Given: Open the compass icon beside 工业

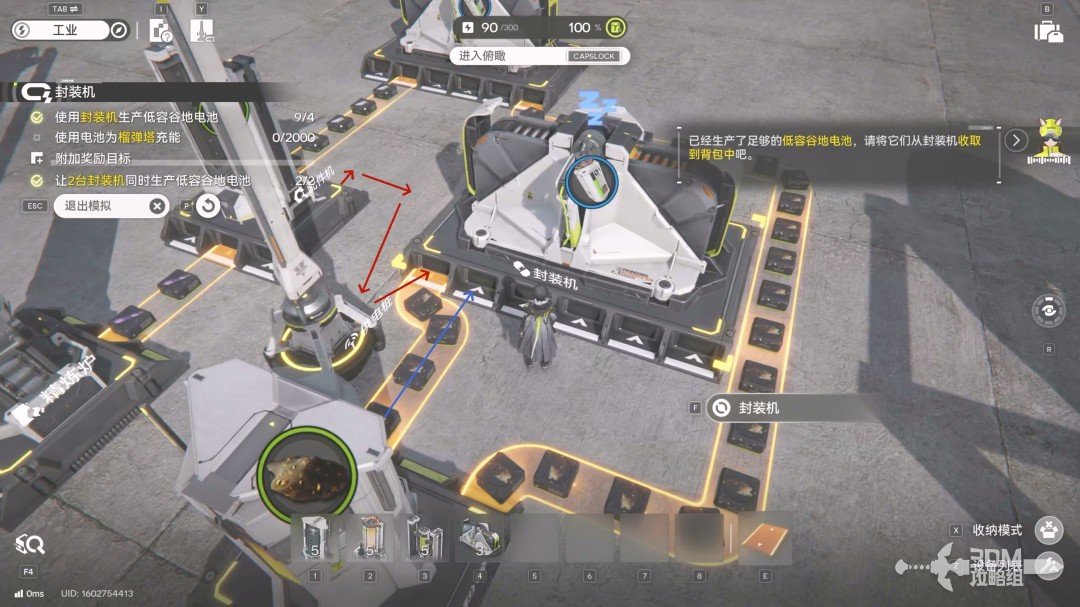Looking at the screenshot, I should click(x=119, y=31).
